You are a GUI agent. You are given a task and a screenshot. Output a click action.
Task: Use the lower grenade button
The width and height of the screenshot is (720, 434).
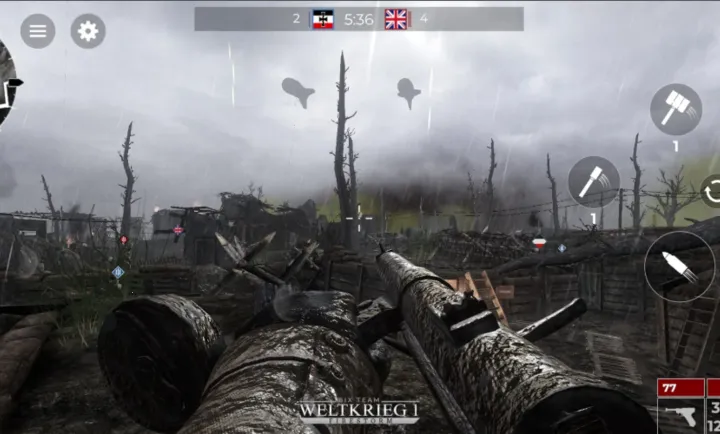594,181
